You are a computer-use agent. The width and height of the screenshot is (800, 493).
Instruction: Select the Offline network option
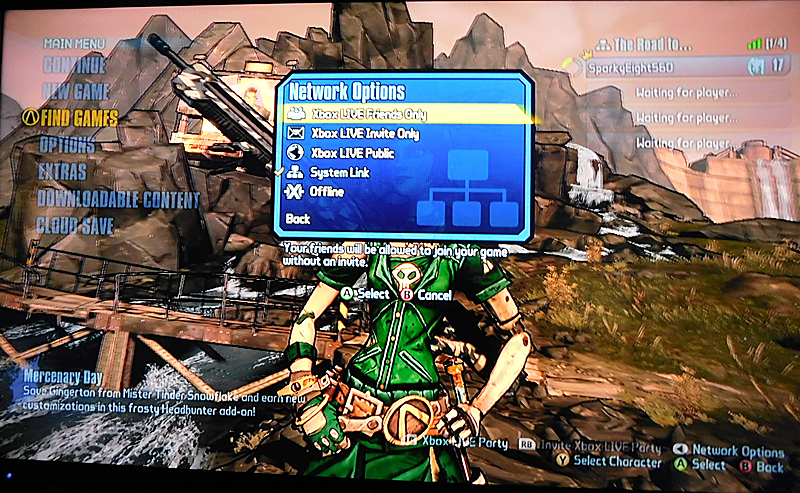[327, 192]
